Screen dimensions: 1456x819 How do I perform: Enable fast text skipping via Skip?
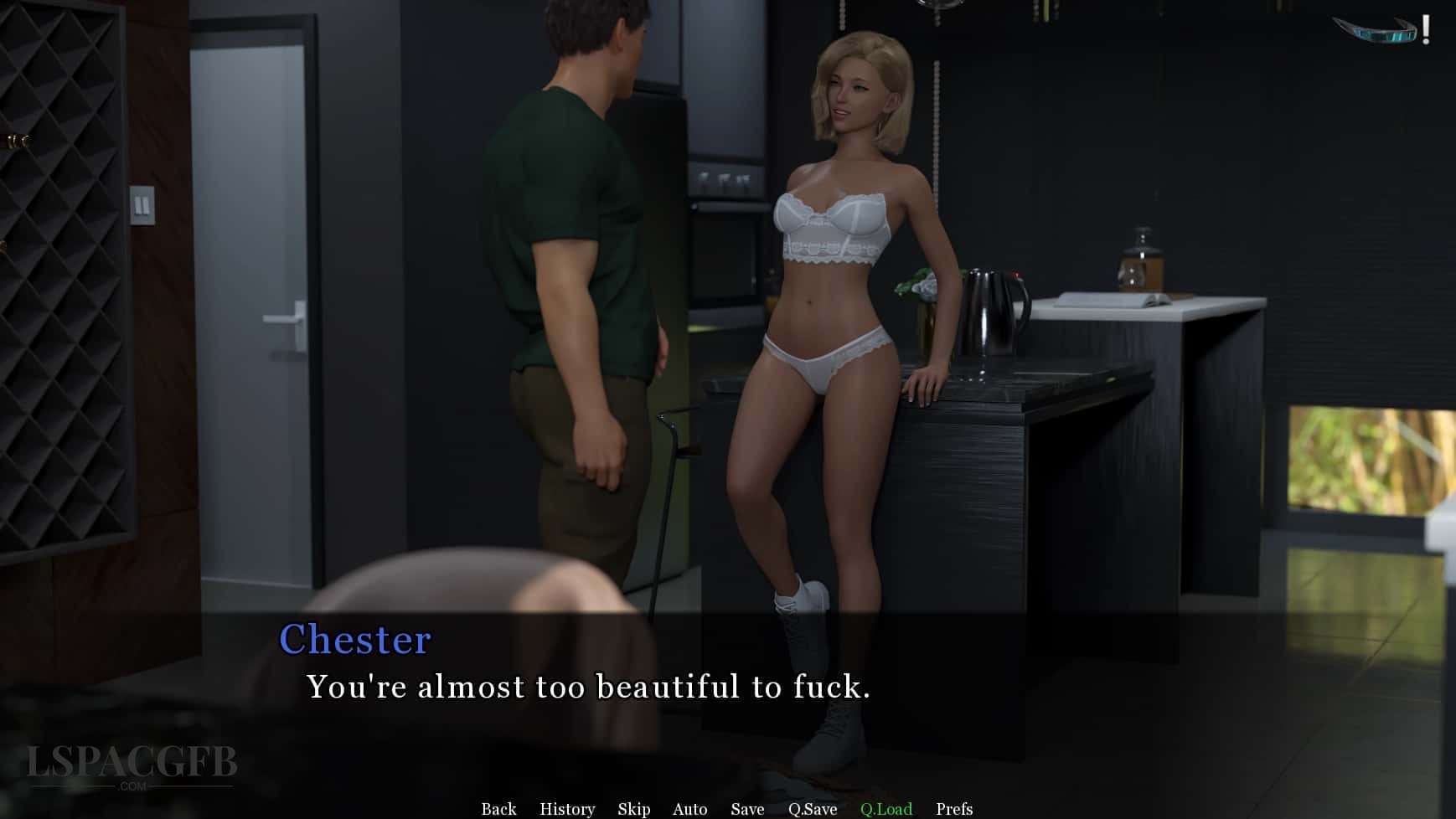[x=633, y=809]
